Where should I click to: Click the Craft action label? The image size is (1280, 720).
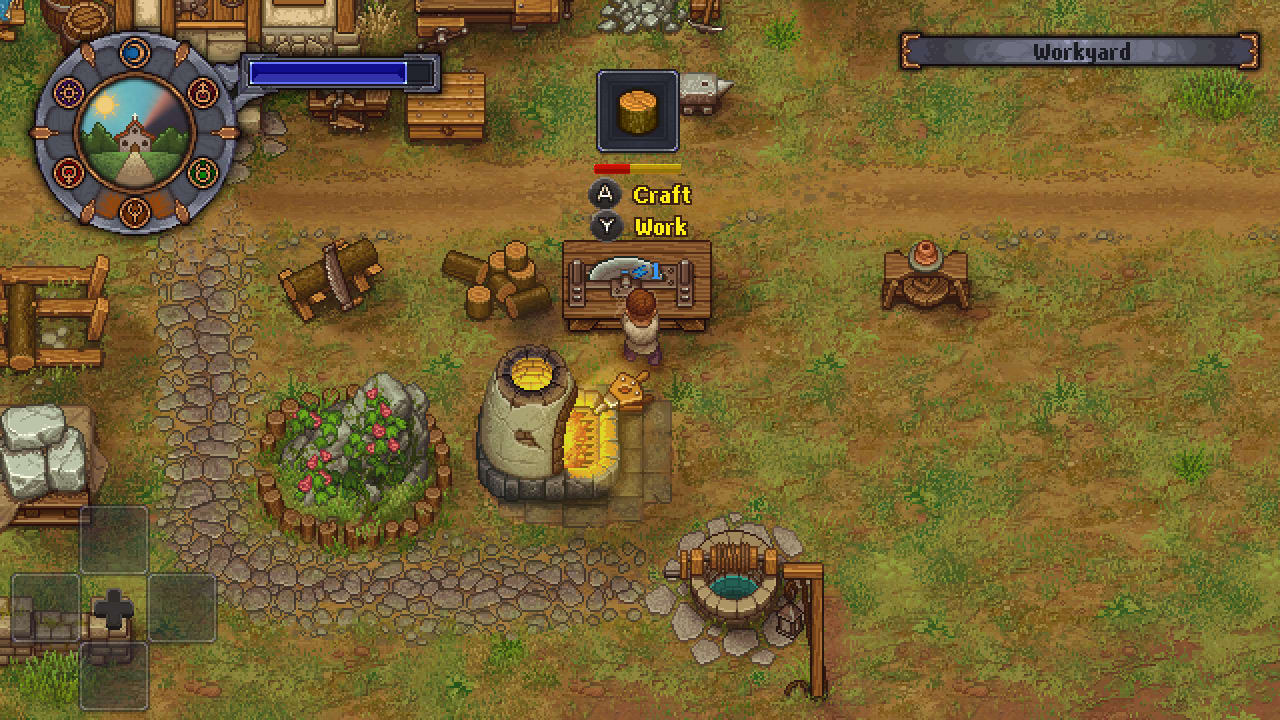(661, 195)
